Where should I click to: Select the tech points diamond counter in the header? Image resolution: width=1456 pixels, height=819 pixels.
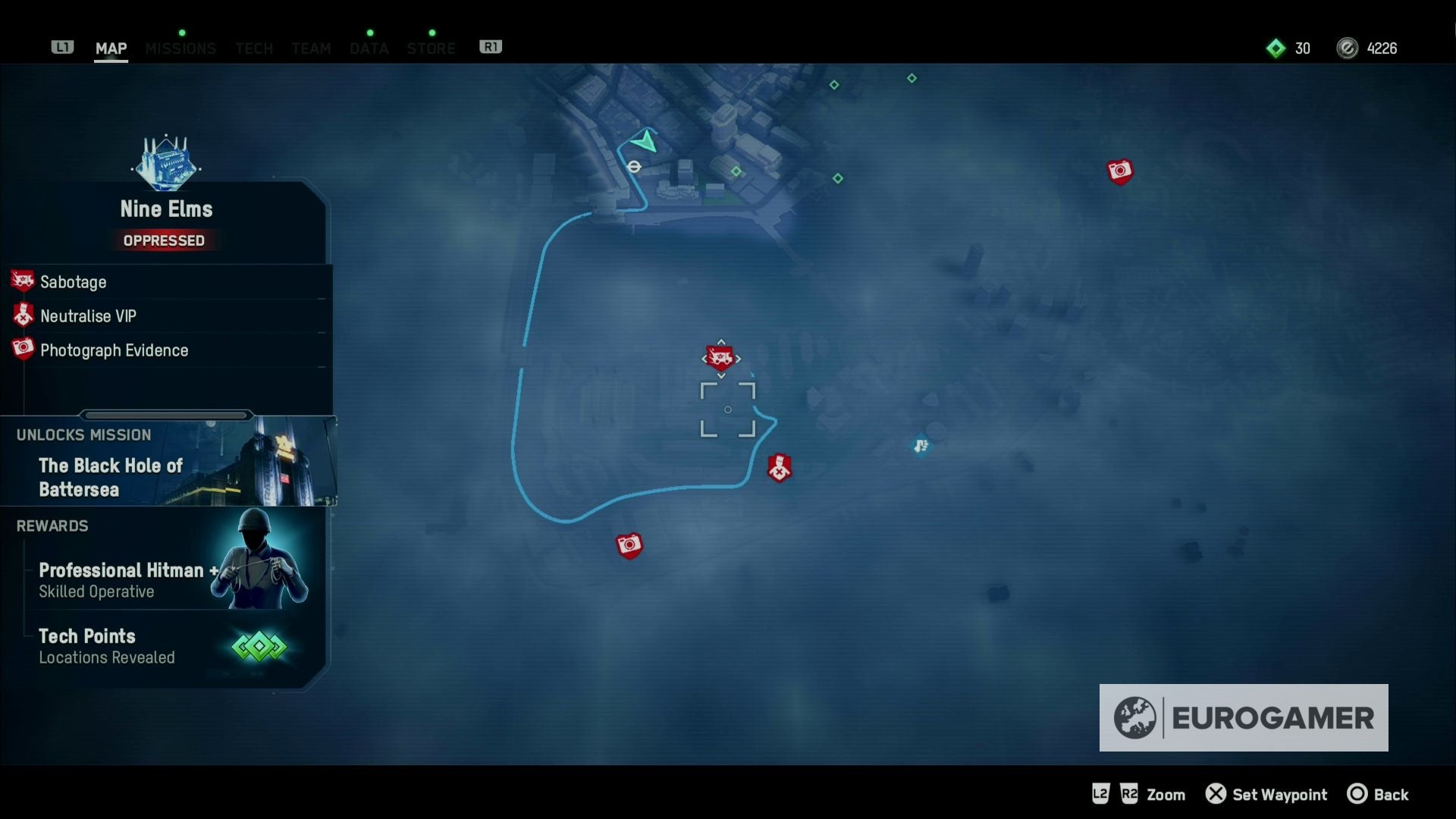click(x=1276, y=48)
